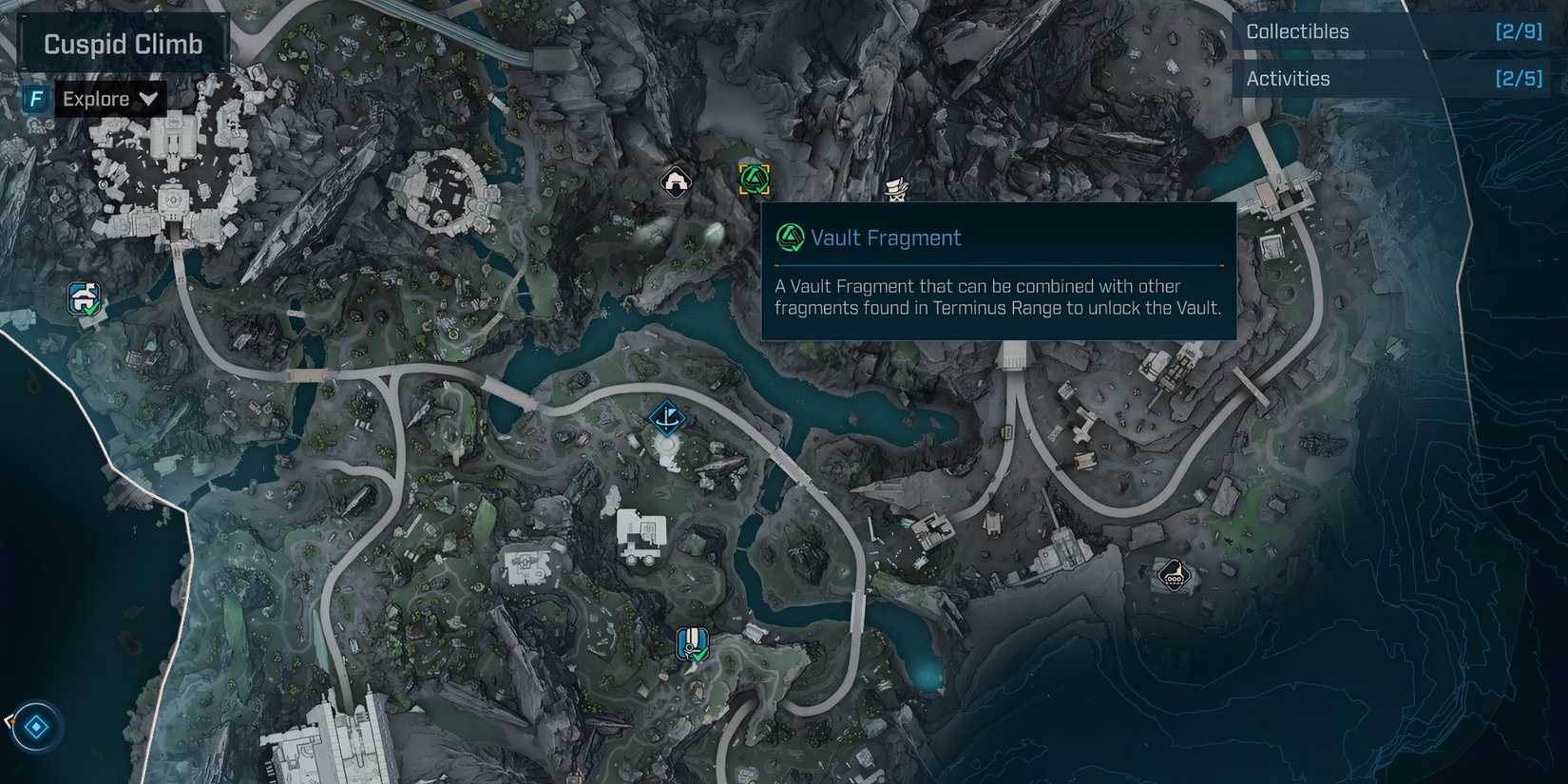Click the cave entrance diamond marker near the Vault Fragment

675,181
